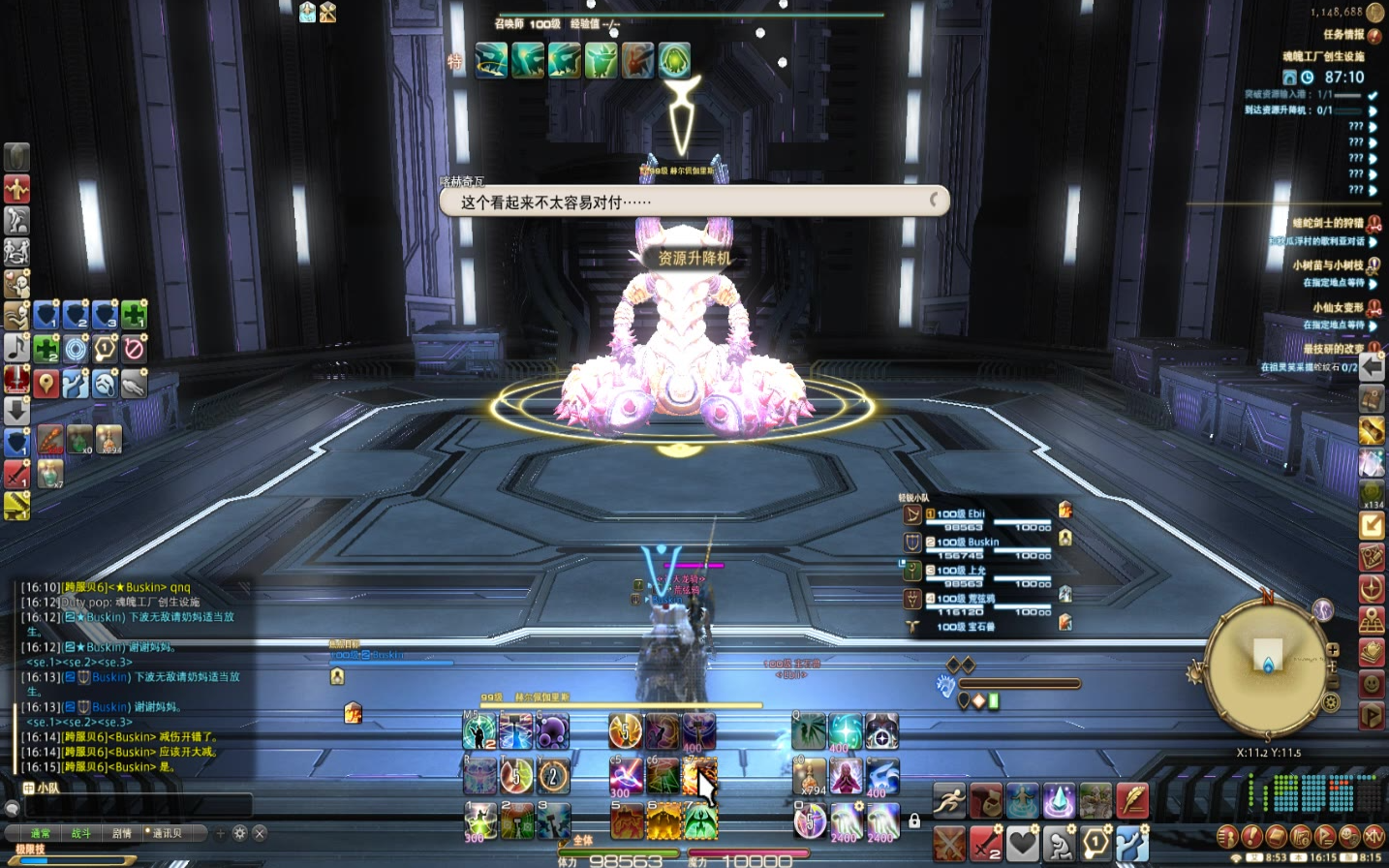Viewport: 1389px width, 868px height.
Task: Activate the sprint running-figure action
Action: tap(949, 801)
